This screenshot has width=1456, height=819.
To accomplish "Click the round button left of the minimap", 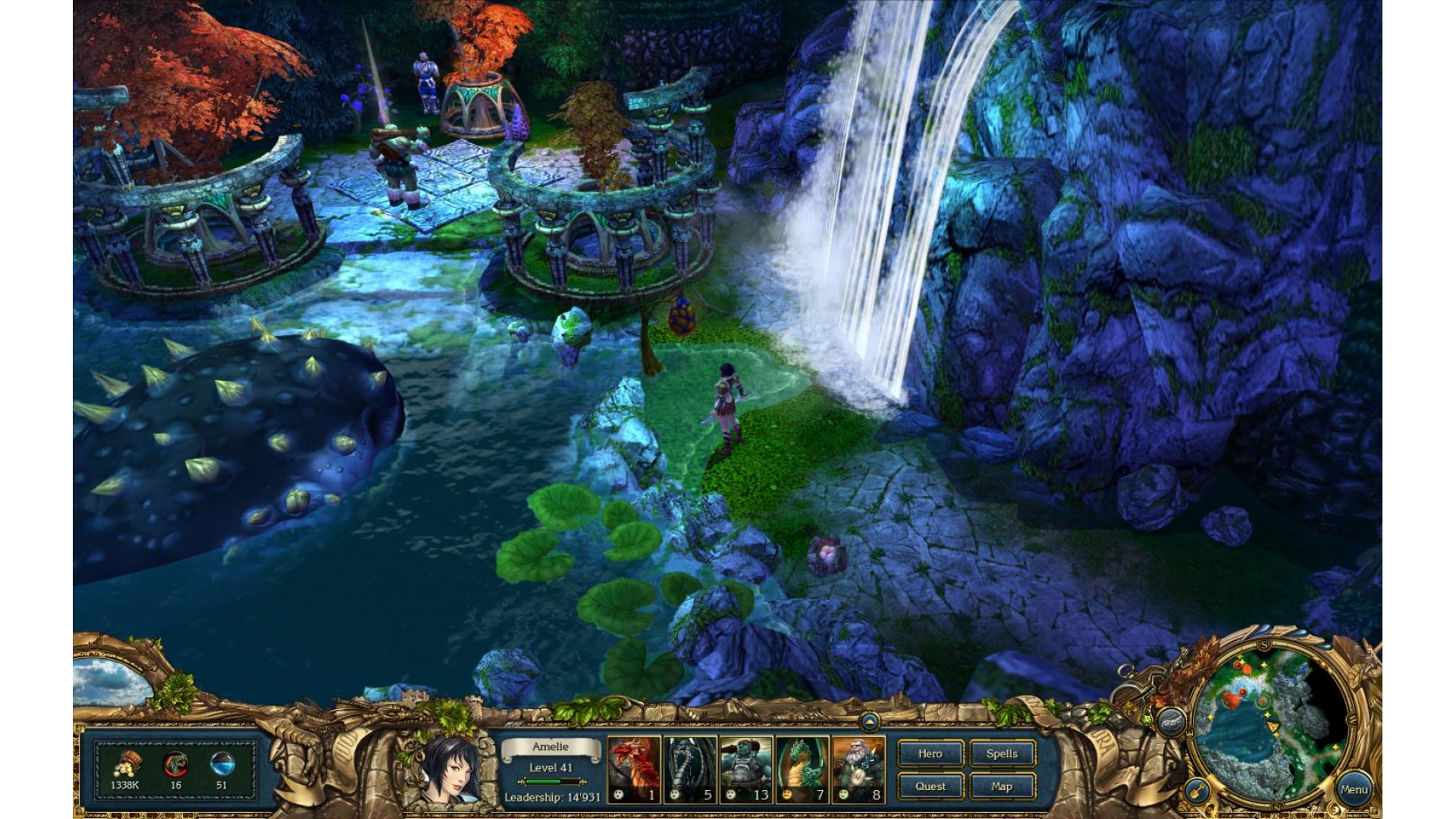I will (x=1172, y=720).
